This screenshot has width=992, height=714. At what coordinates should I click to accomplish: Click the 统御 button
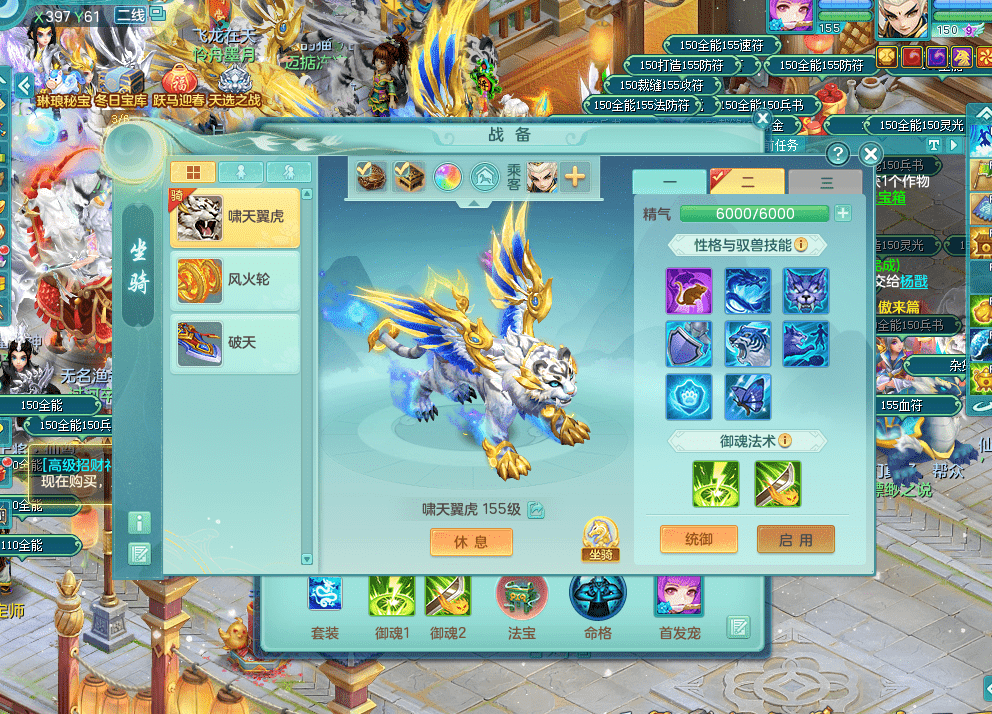pyautogui.click(x=699, y=539)
